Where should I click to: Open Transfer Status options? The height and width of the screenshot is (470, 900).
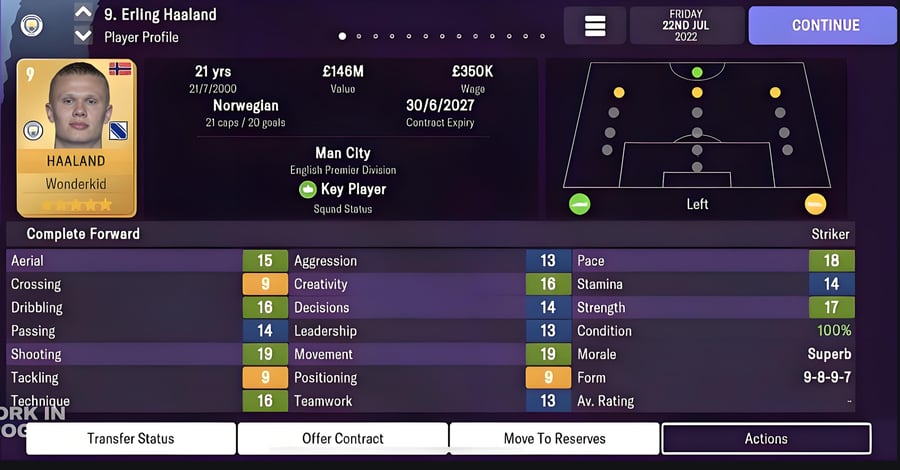pyautogui.click(x=130, y=438)
